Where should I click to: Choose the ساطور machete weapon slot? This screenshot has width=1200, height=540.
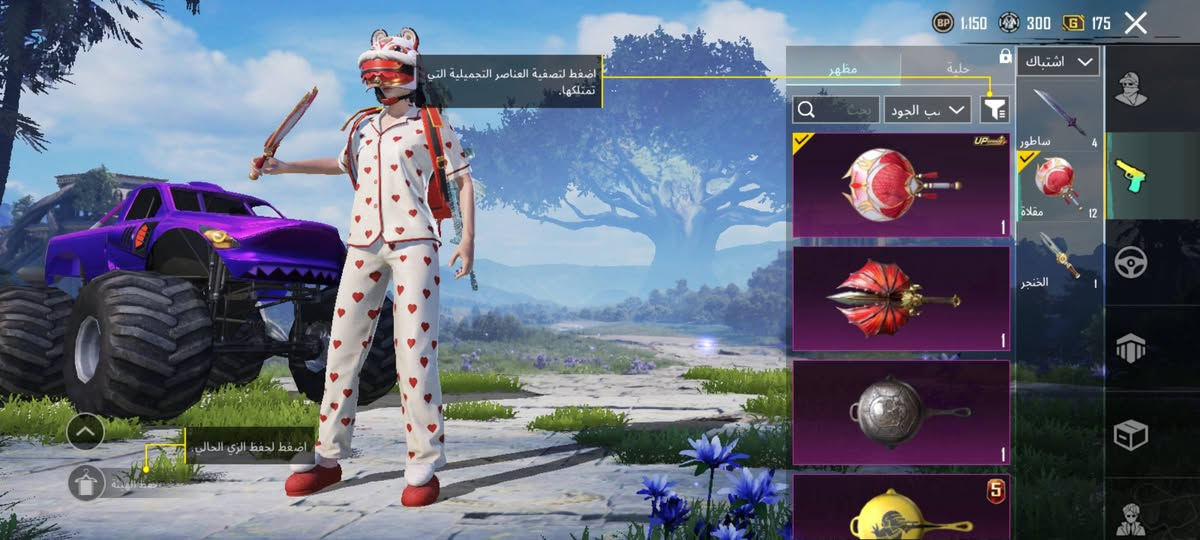pyautogui.click(x=1059, y=118)
